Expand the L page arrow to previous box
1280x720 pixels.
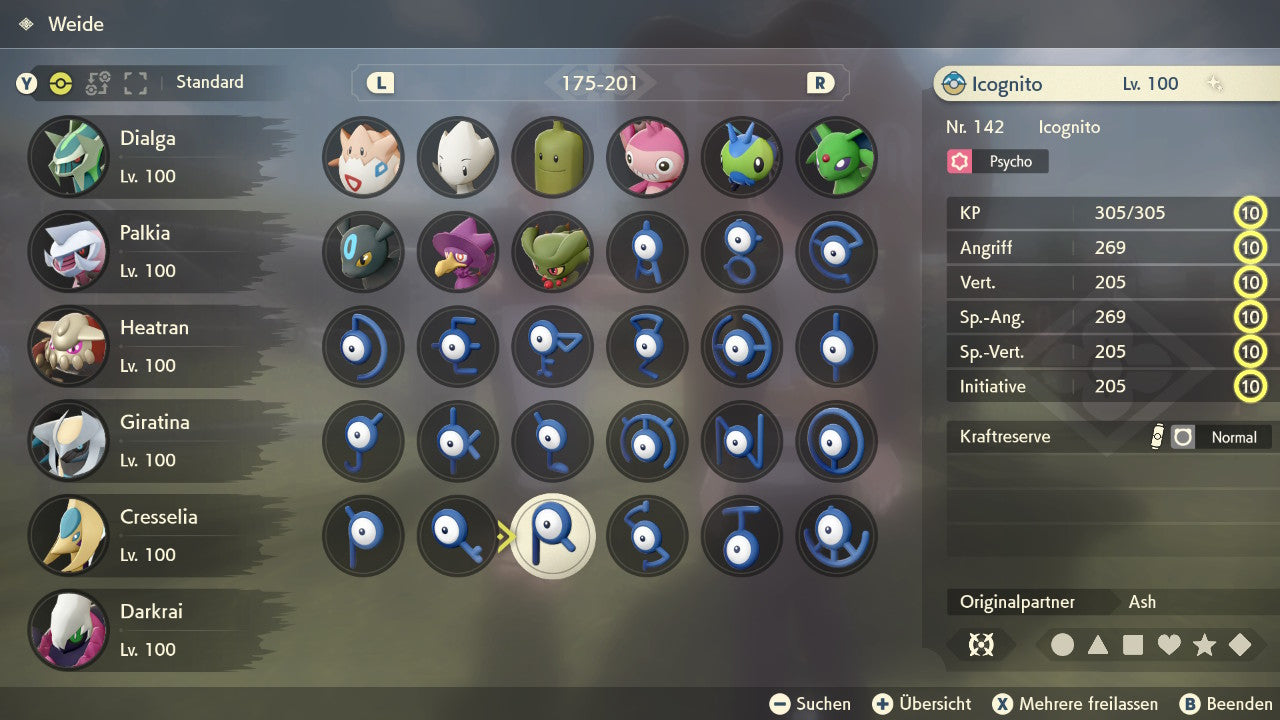coord(378,83)
